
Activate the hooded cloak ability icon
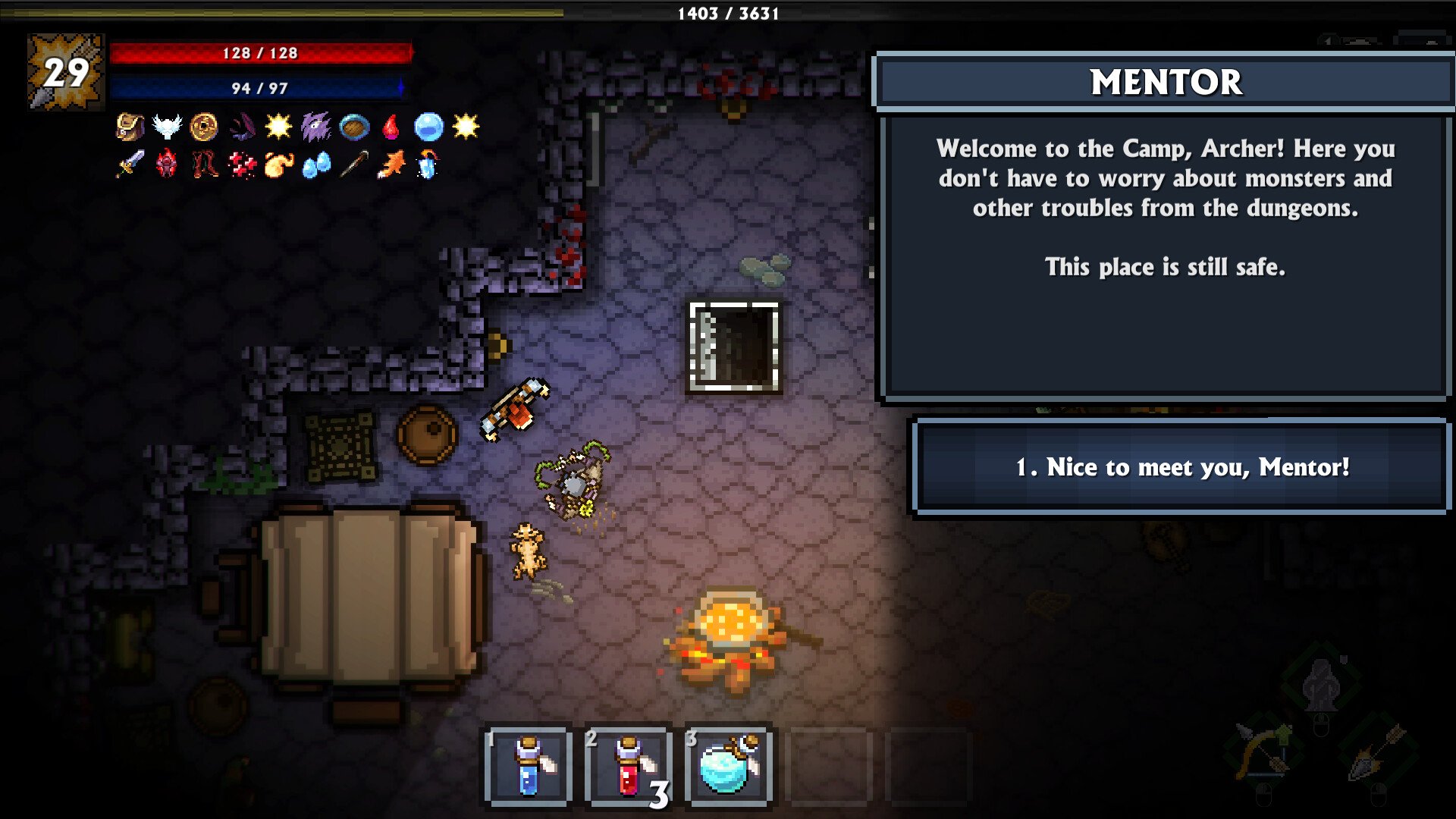coord(1320,683)
